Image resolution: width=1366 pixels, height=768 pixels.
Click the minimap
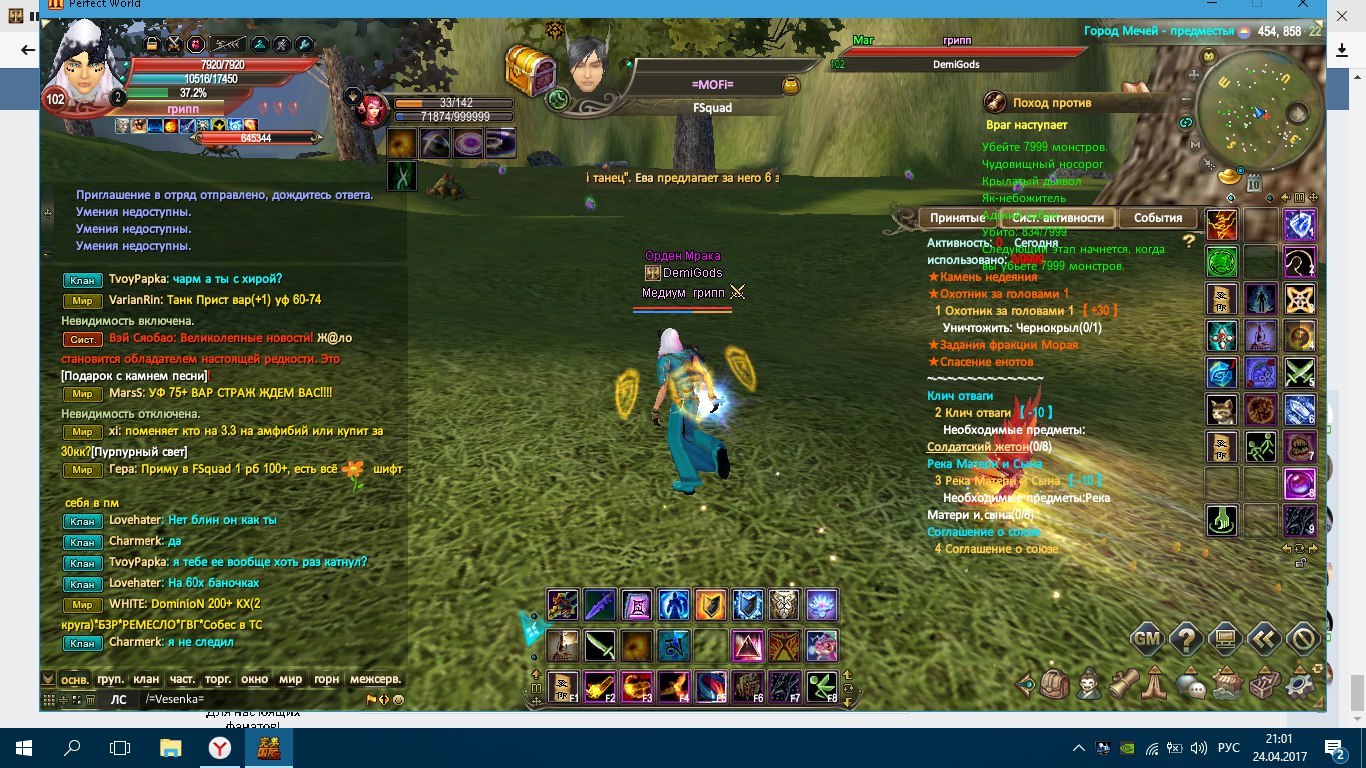tap(1256, 108)
